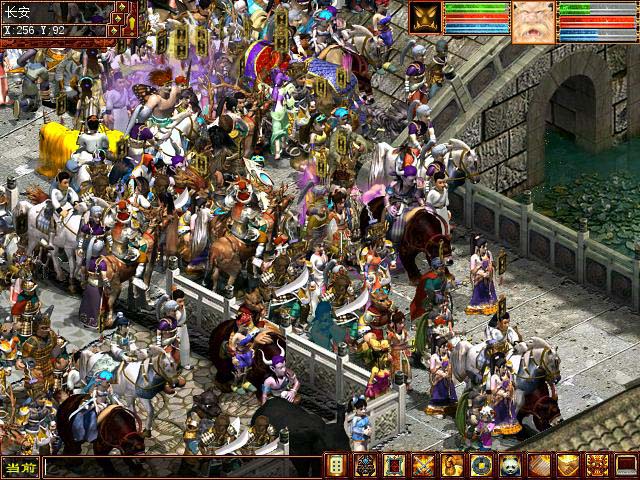Open the handshake icon

click(x=569, y=465)
